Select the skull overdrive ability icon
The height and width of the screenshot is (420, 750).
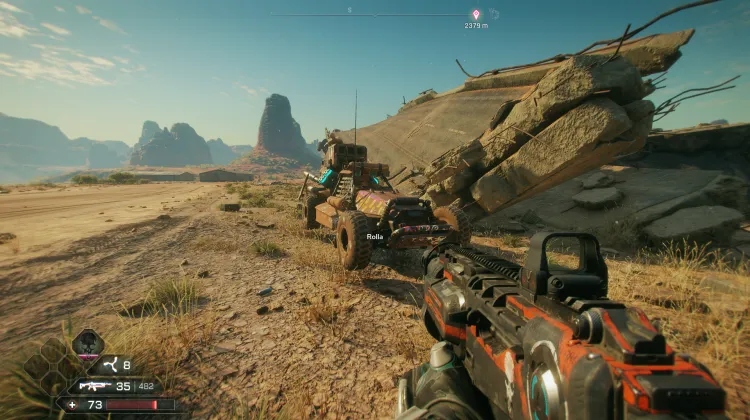coord(88,343)
